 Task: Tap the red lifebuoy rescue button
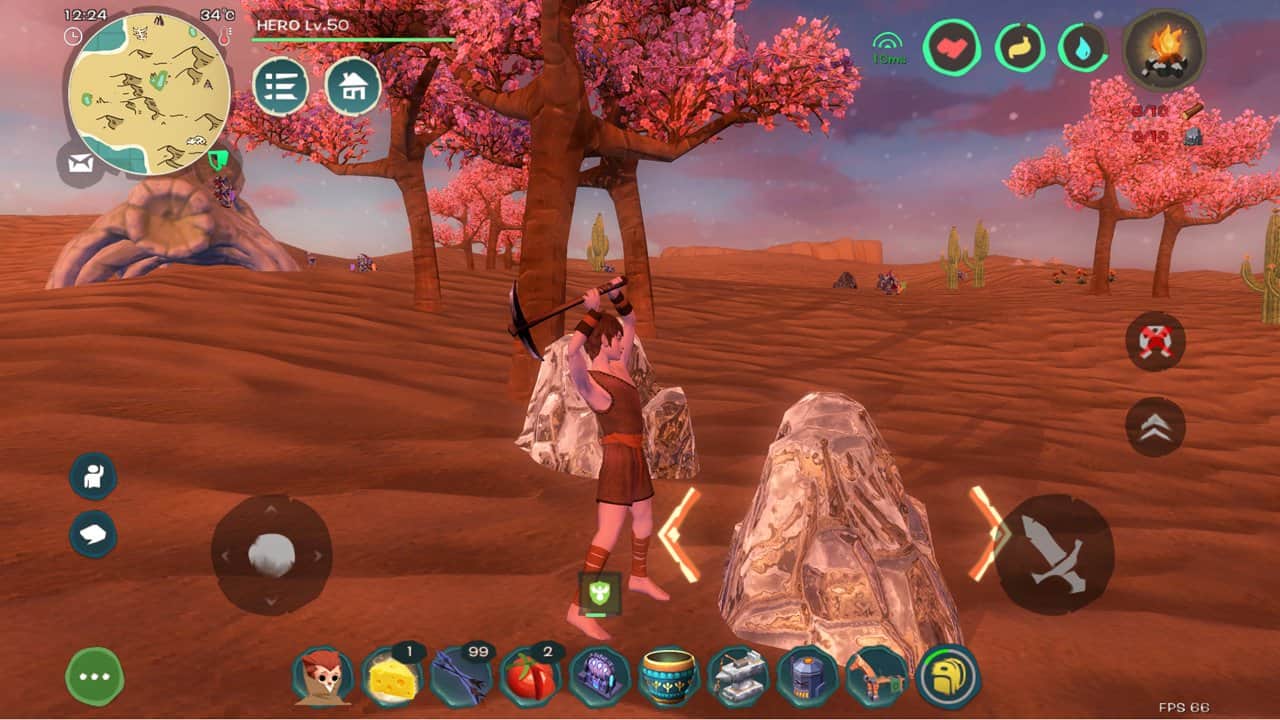[1155, 341]
